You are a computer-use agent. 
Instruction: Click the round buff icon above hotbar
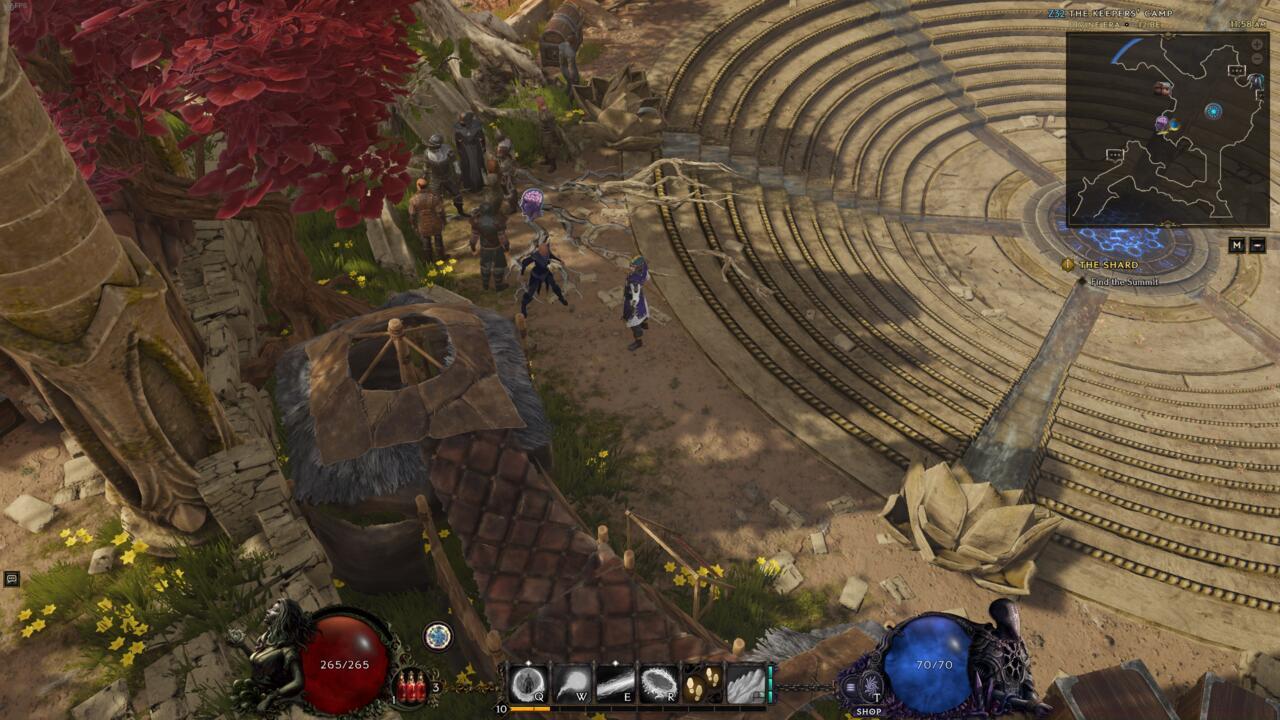point(436,635)
